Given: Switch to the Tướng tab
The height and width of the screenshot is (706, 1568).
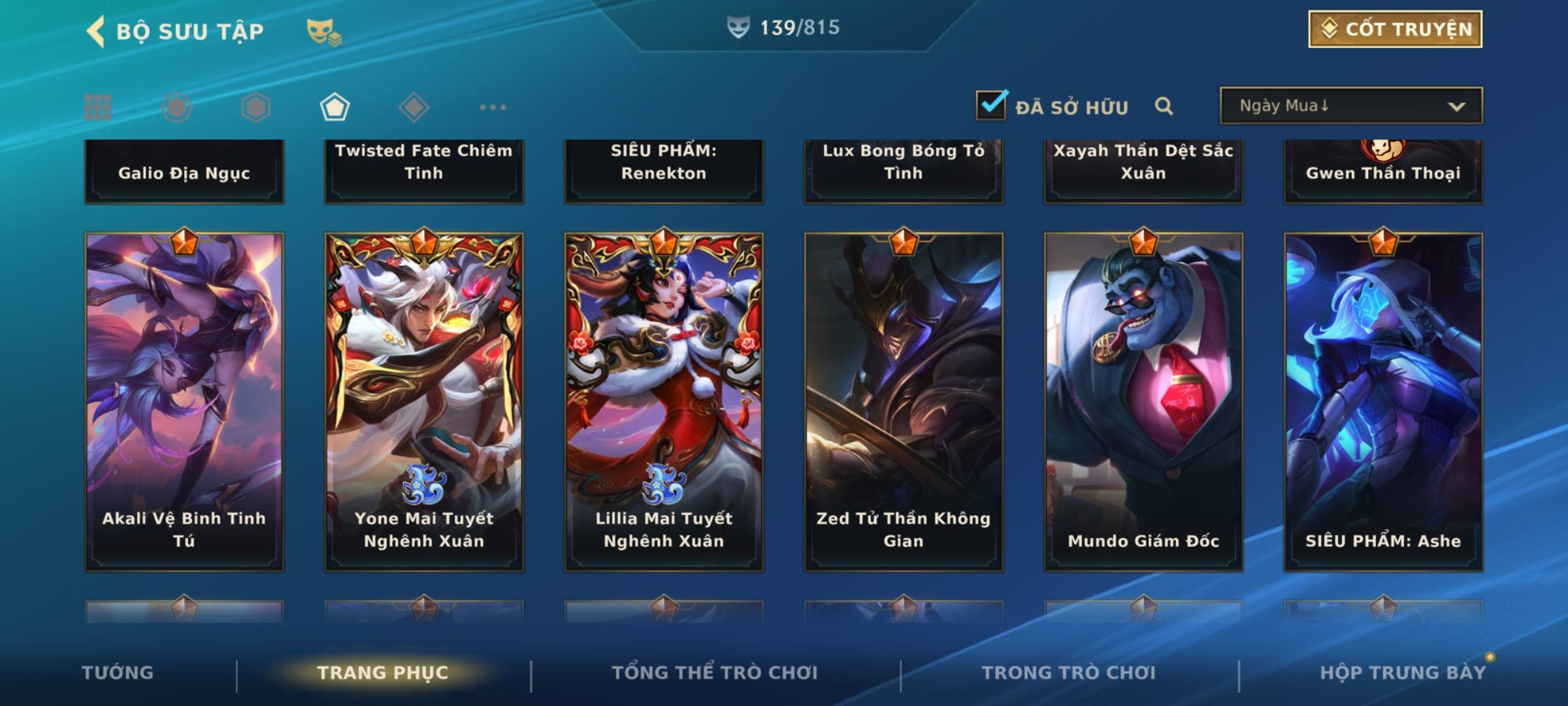Looking at the screenshot, I should point(118,673).
